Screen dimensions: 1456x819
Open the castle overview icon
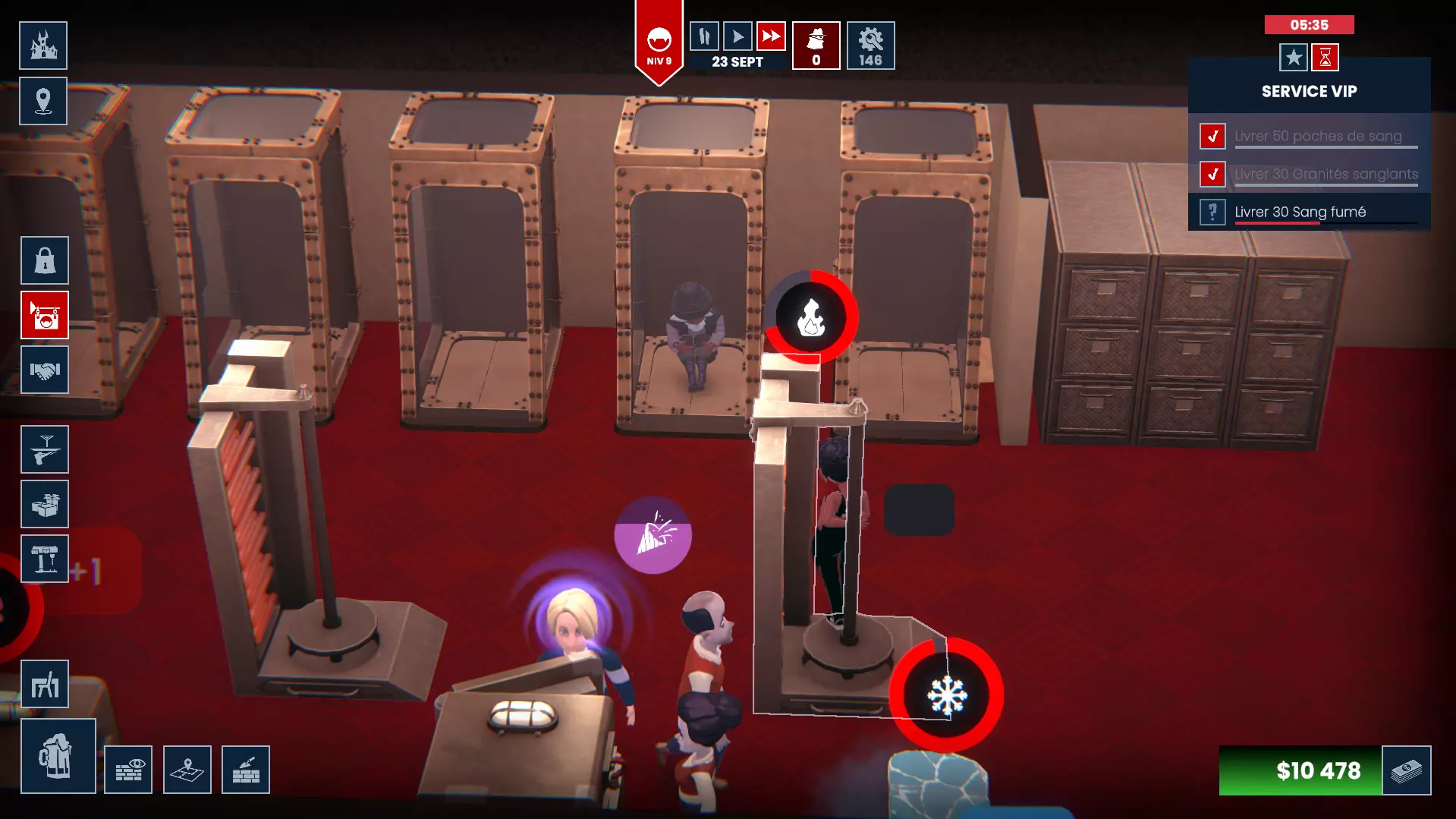(43, 46)
